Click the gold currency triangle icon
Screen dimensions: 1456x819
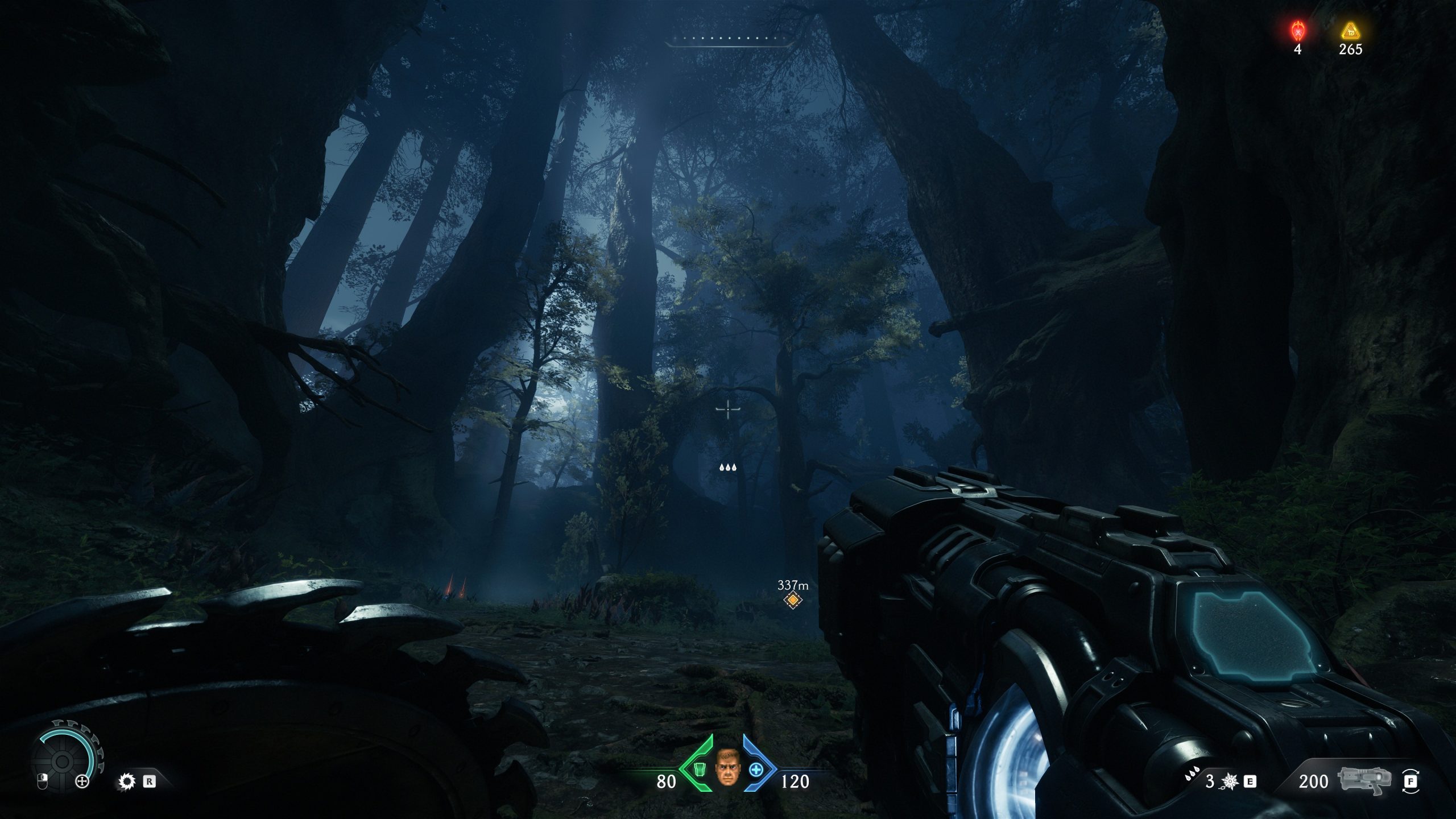tap(1350, 31)
